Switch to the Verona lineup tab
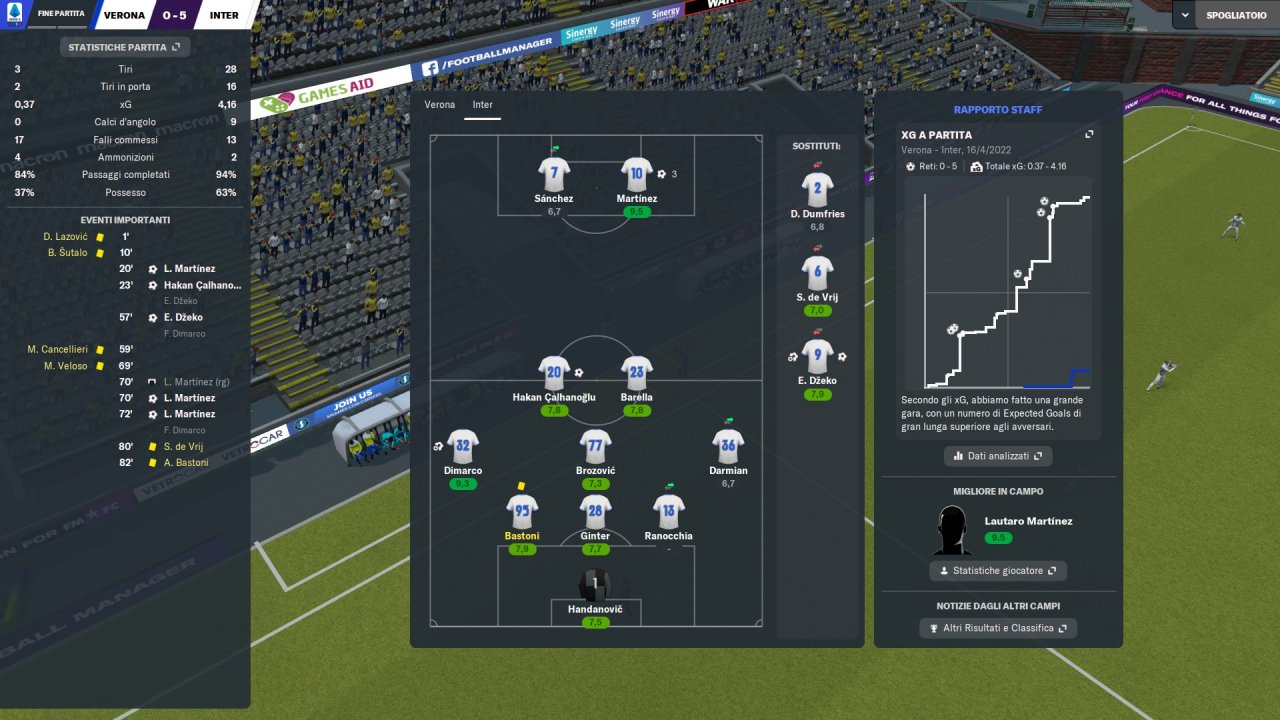The image size is (1280, 720). [x=439, y=104]
